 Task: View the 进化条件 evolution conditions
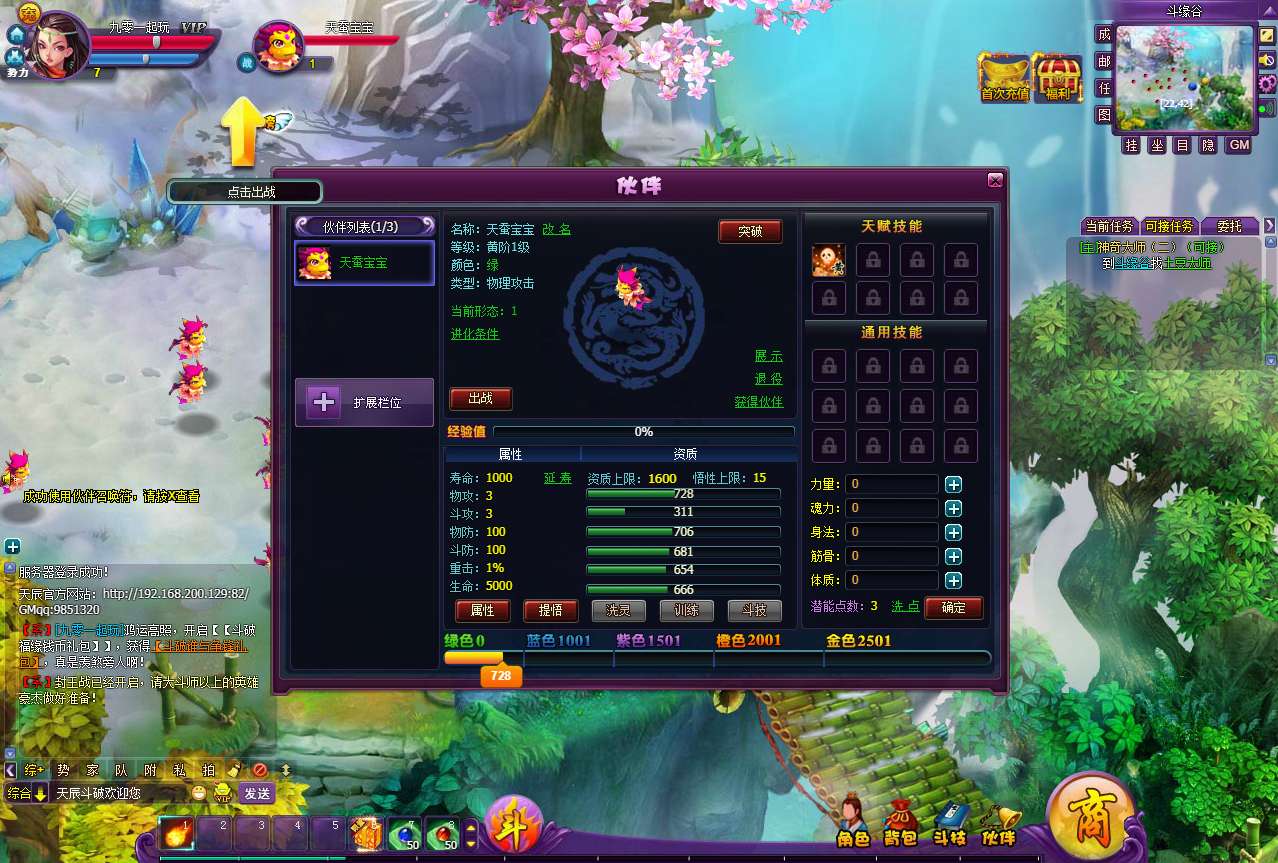[475, 334]
